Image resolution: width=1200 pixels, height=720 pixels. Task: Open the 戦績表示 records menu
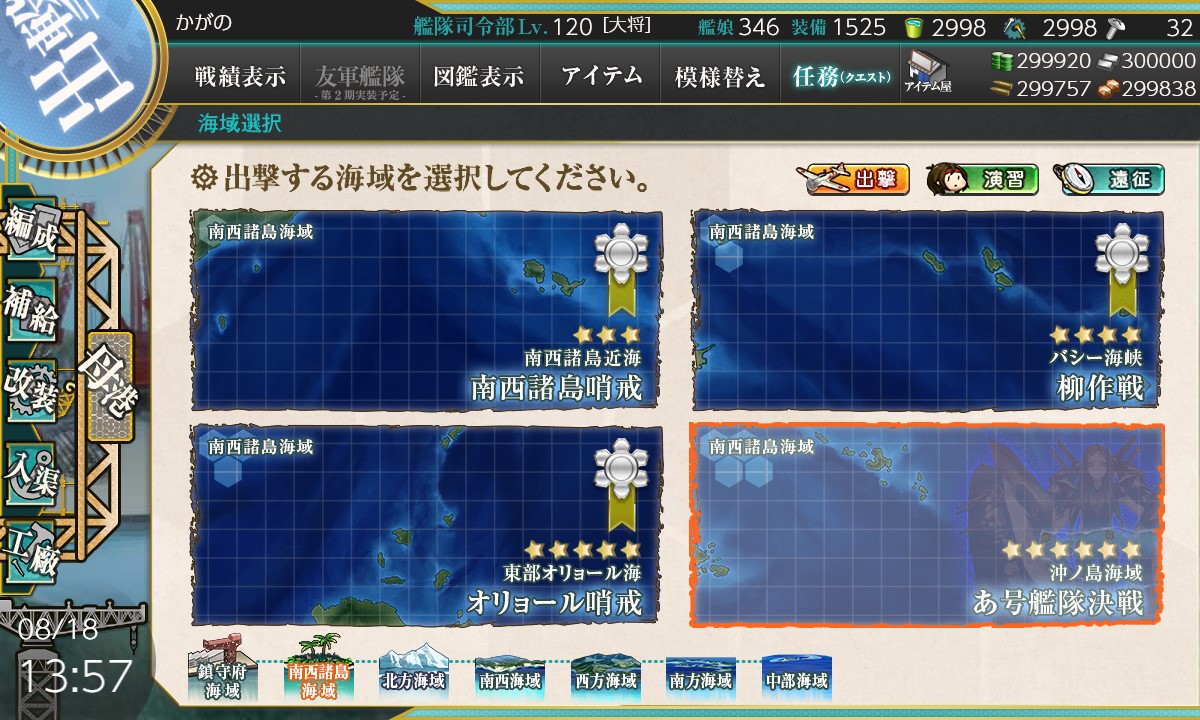tap(240, 76)
